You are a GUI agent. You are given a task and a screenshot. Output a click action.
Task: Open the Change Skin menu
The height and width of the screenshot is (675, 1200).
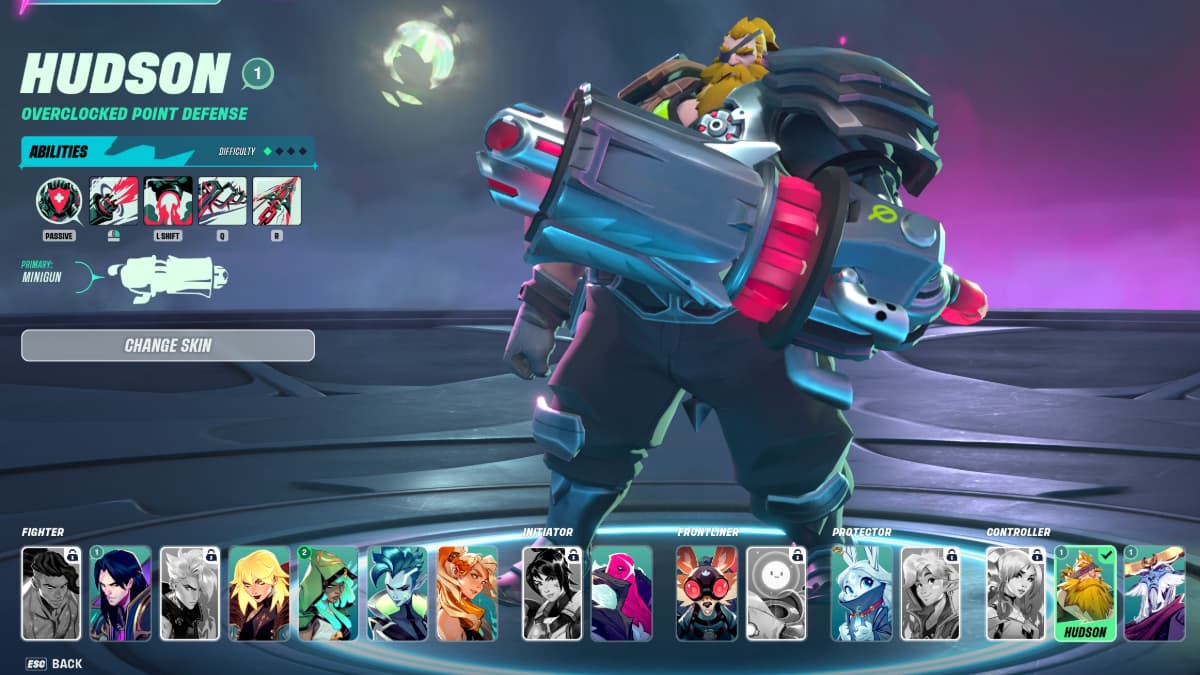coord(168,346)
